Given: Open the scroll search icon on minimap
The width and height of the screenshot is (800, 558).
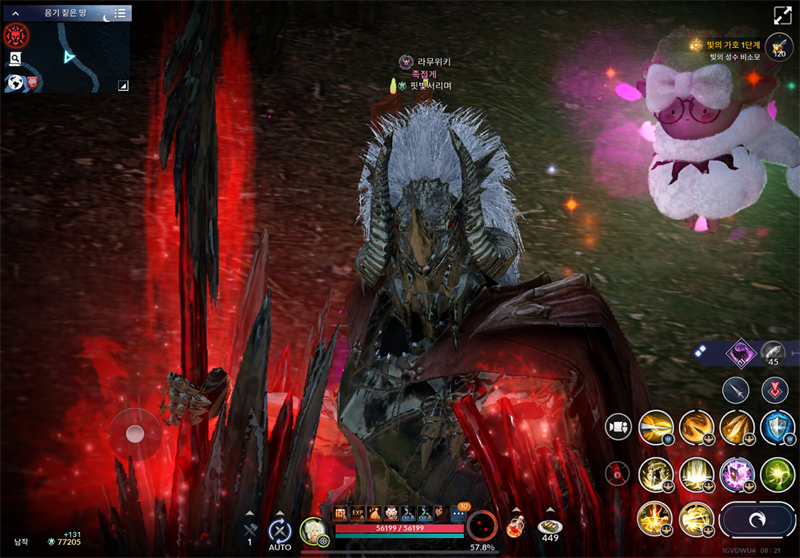Looking at the screenshot, I should pos(16,59).
